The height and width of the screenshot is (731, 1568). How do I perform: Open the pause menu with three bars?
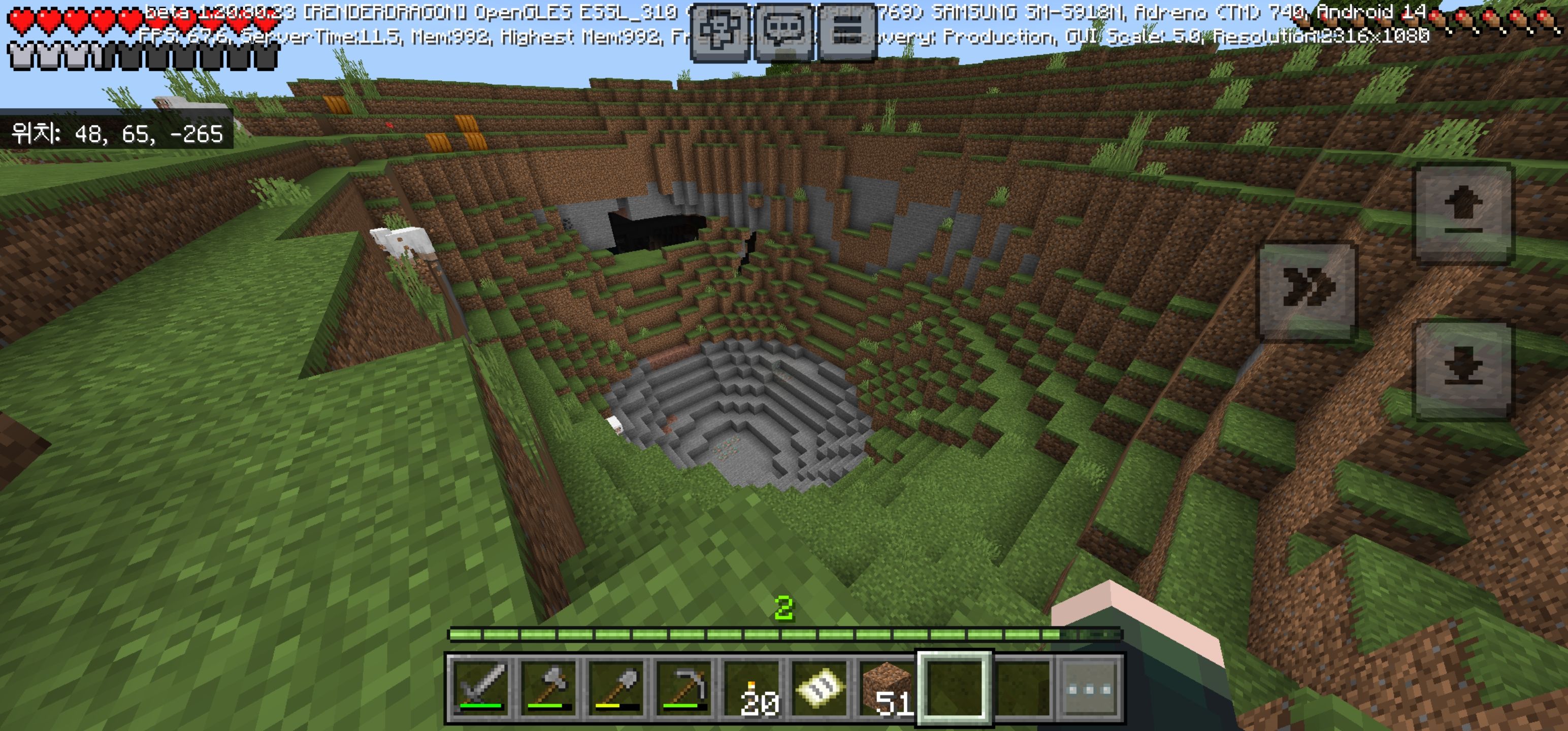pos(848,31)
